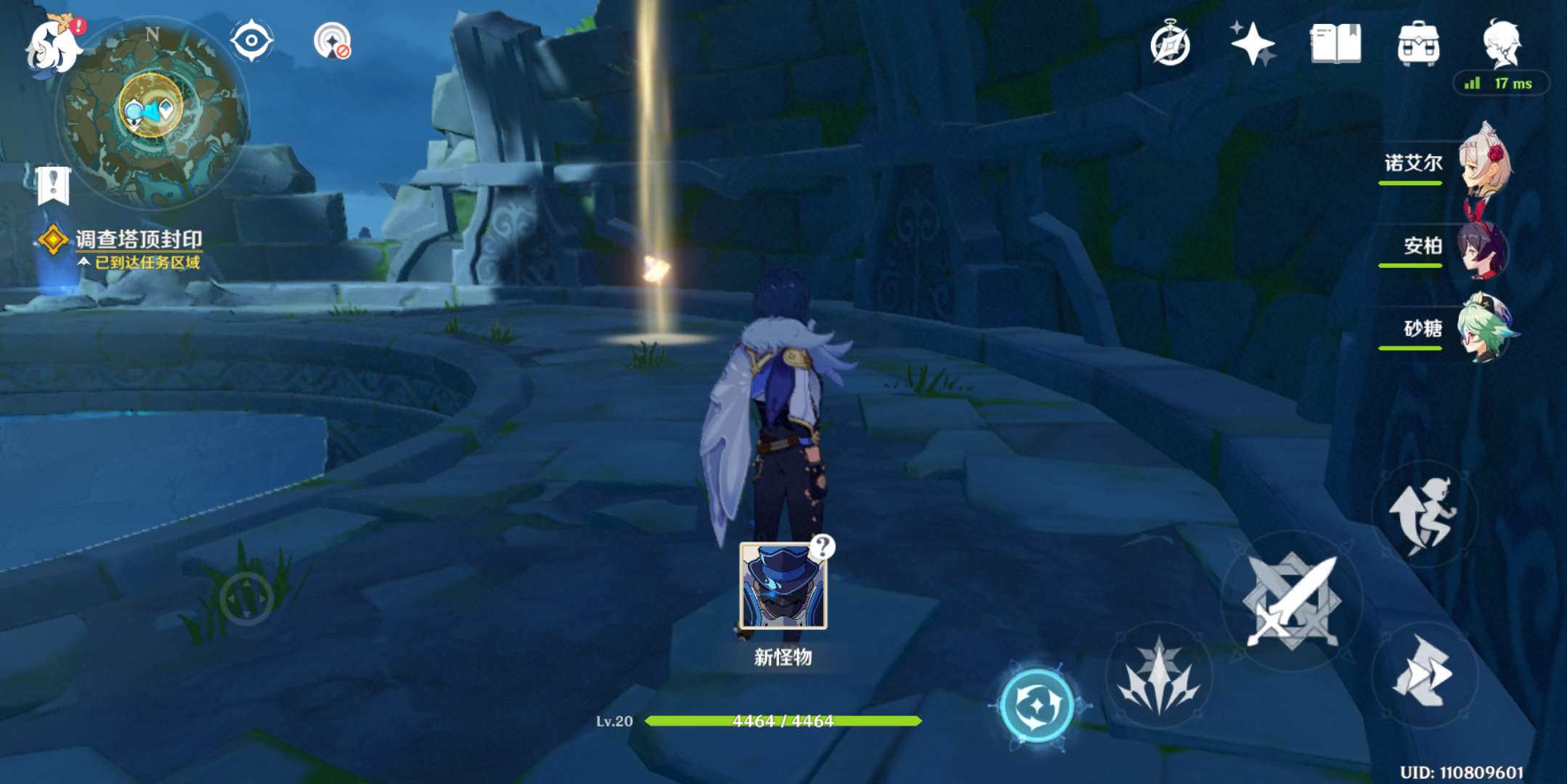This screenshot has width=1567, height=784.
Task: Open the adventure compass icon
Action: tap(1170, 44)
